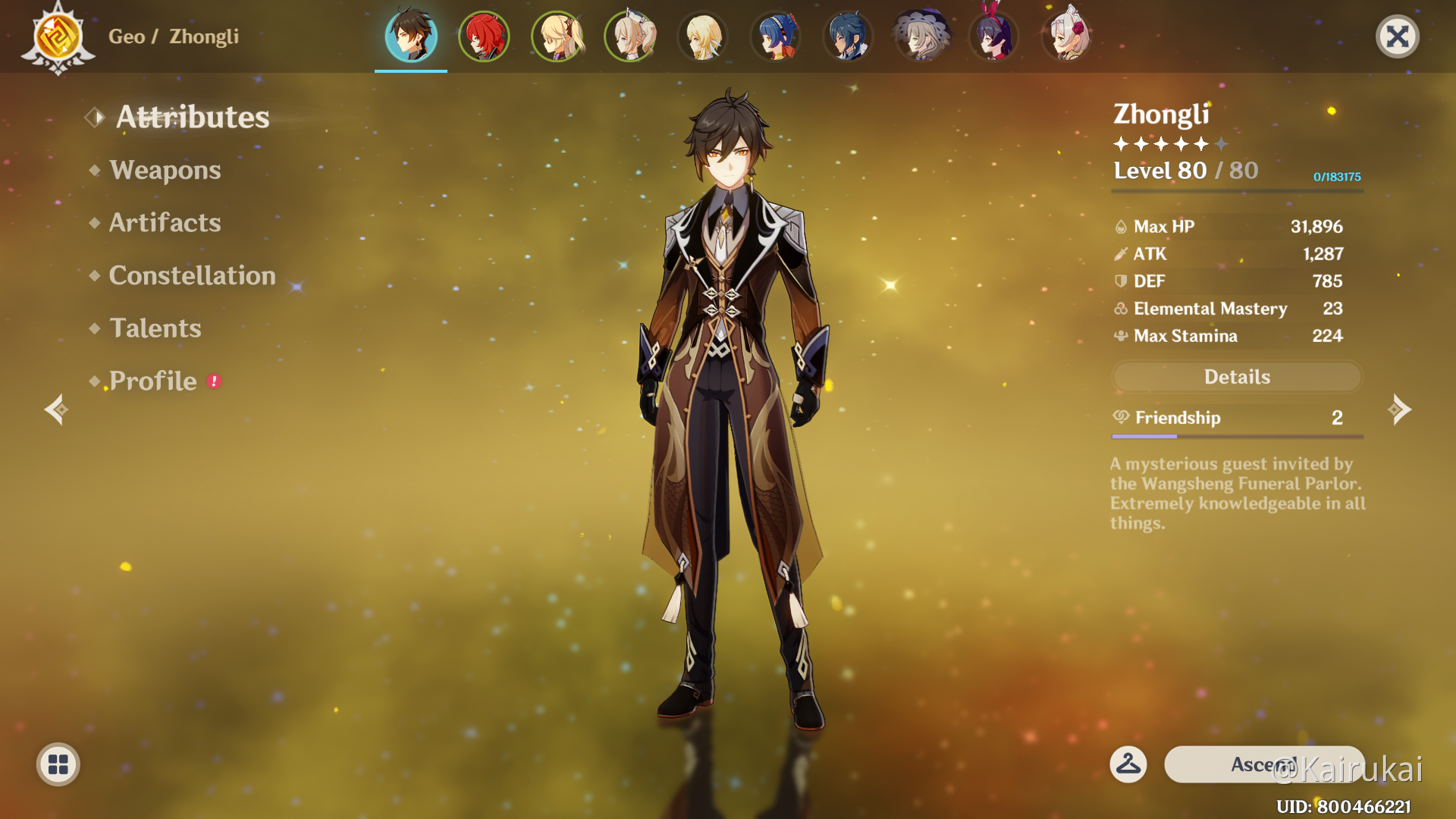Switch to the previous character arrow

click(x=56, y=409)
